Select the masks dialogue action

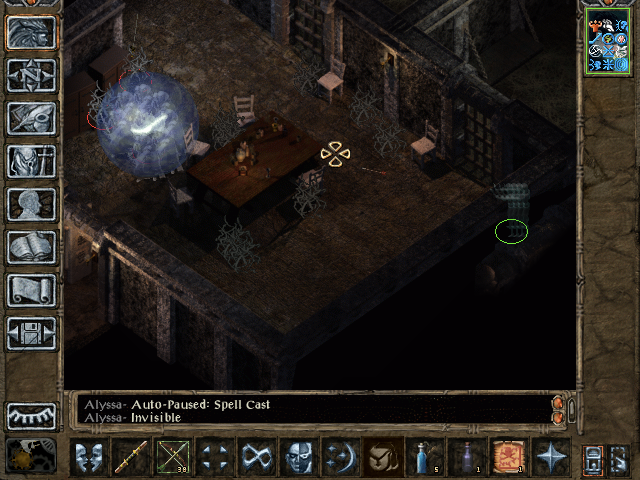click(89, 458)
